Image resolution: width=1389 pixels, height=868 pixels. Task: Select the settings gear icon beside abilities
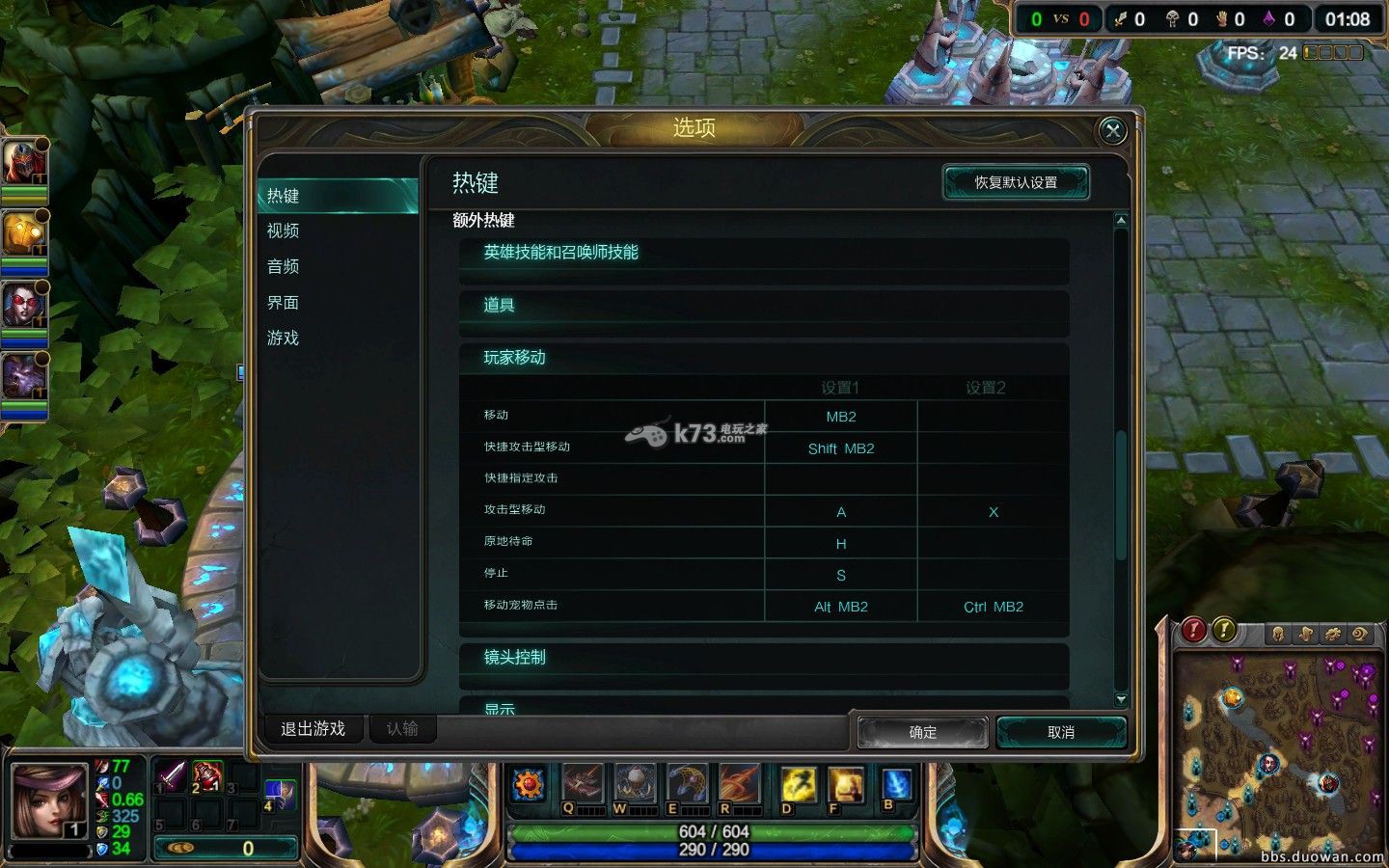pyautogui.click(x=527, y=783)
